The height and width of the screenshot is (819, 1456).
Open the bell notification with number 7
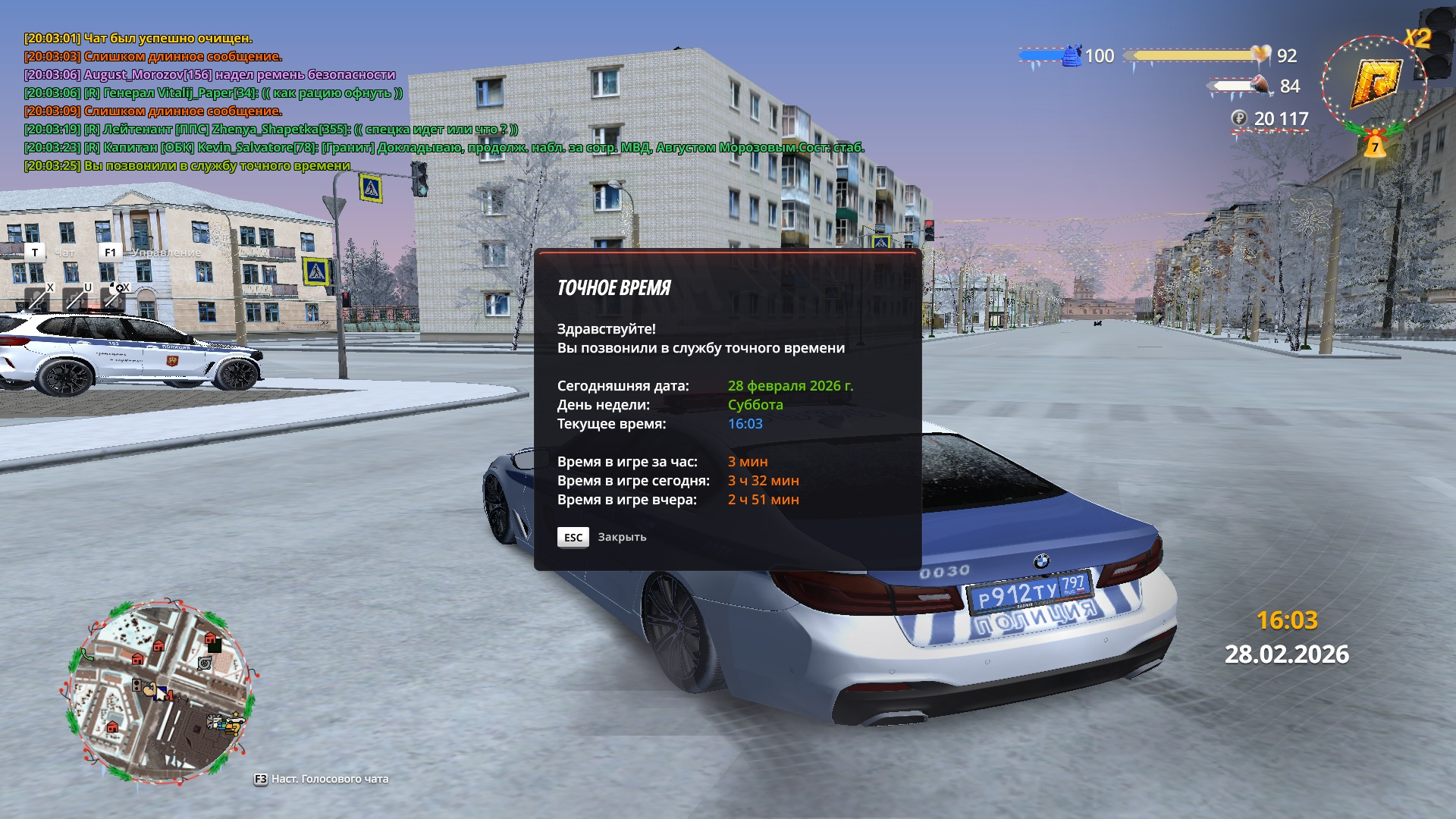[x=1374, y=146]
